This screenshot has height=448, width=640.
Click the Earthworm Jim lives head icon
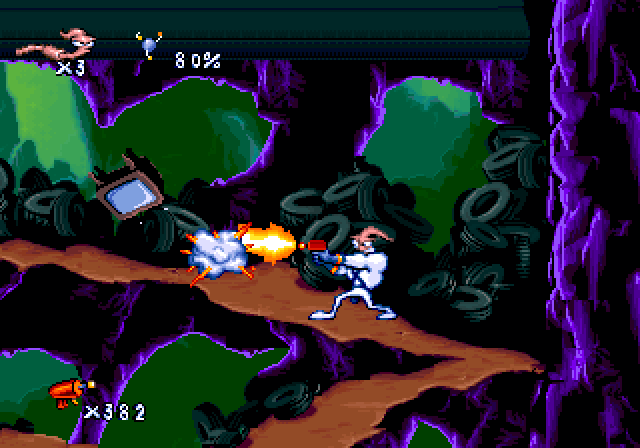tap(57, 44)
